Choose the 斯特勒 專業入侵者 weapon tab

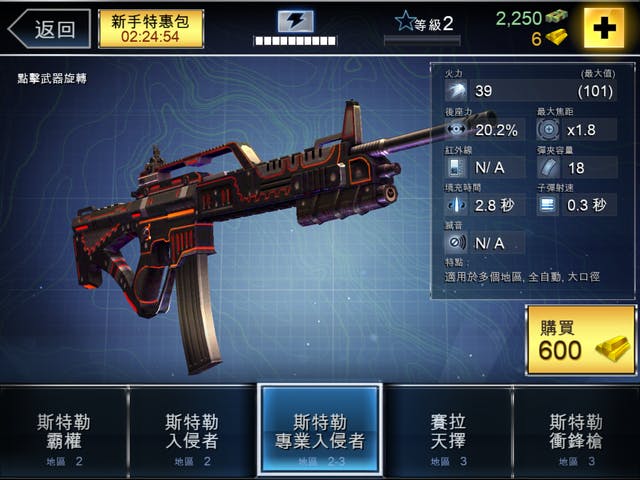point(320,432)
